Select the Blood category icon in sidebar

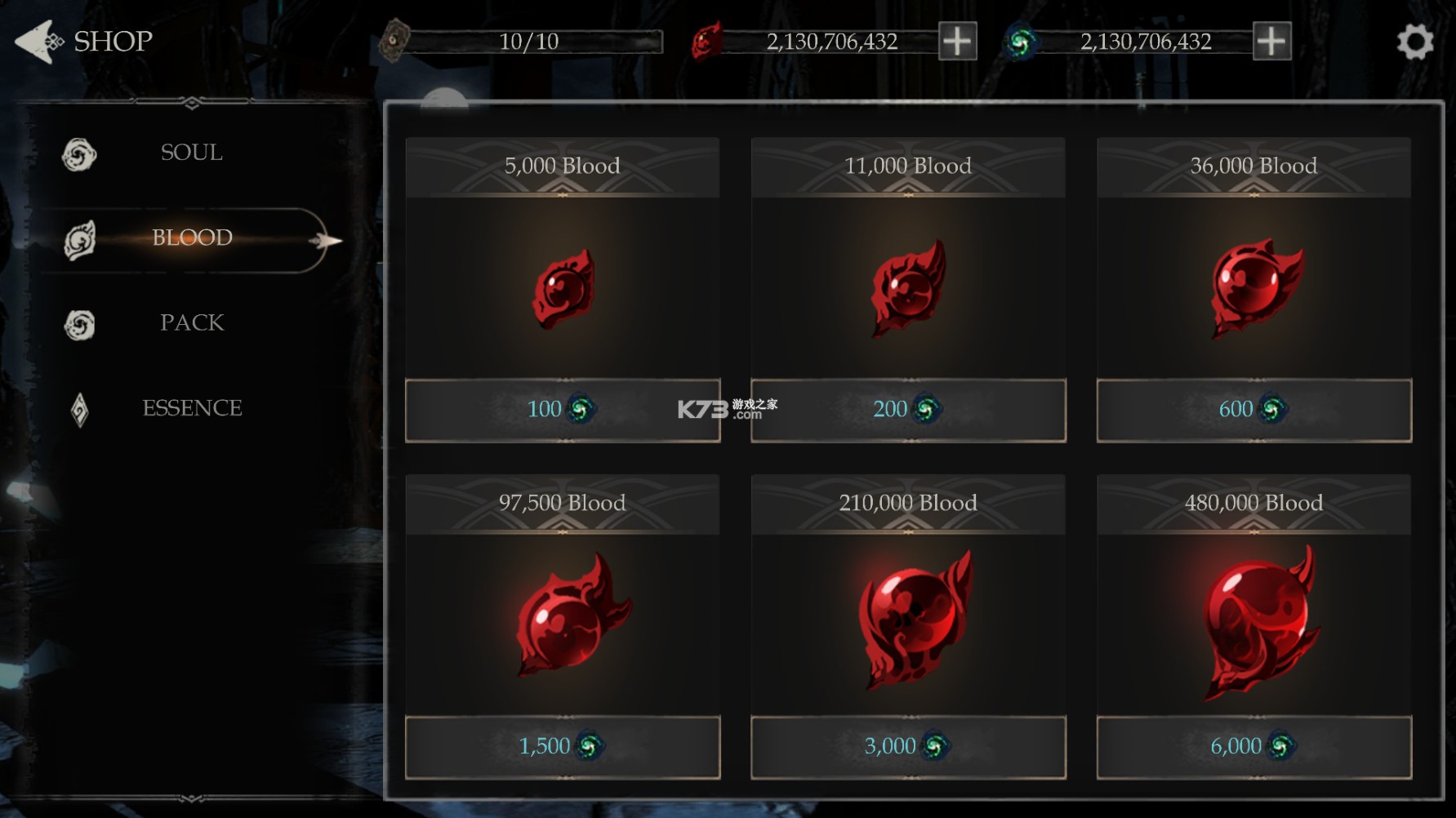(78, 238)
